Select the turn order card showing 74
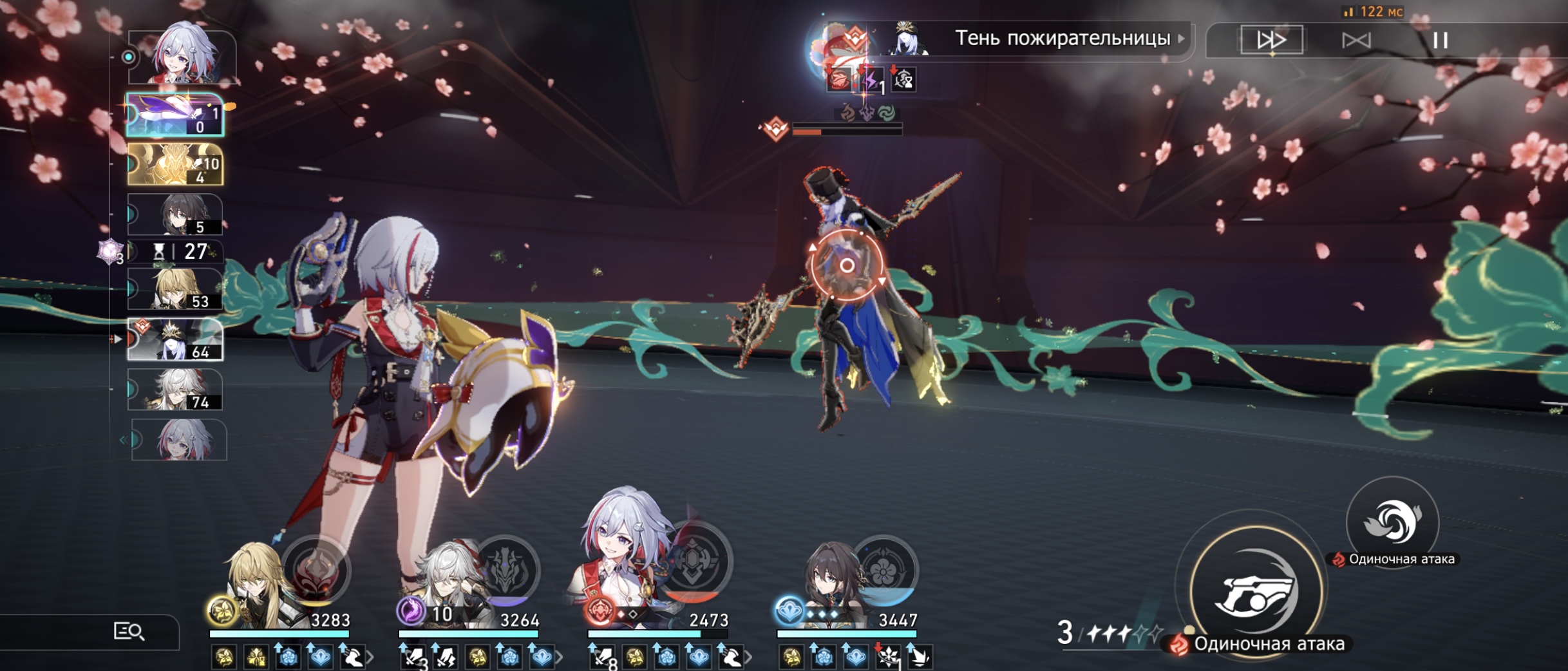Viewport: 1568px width, 671px height. tap(175, 390)
